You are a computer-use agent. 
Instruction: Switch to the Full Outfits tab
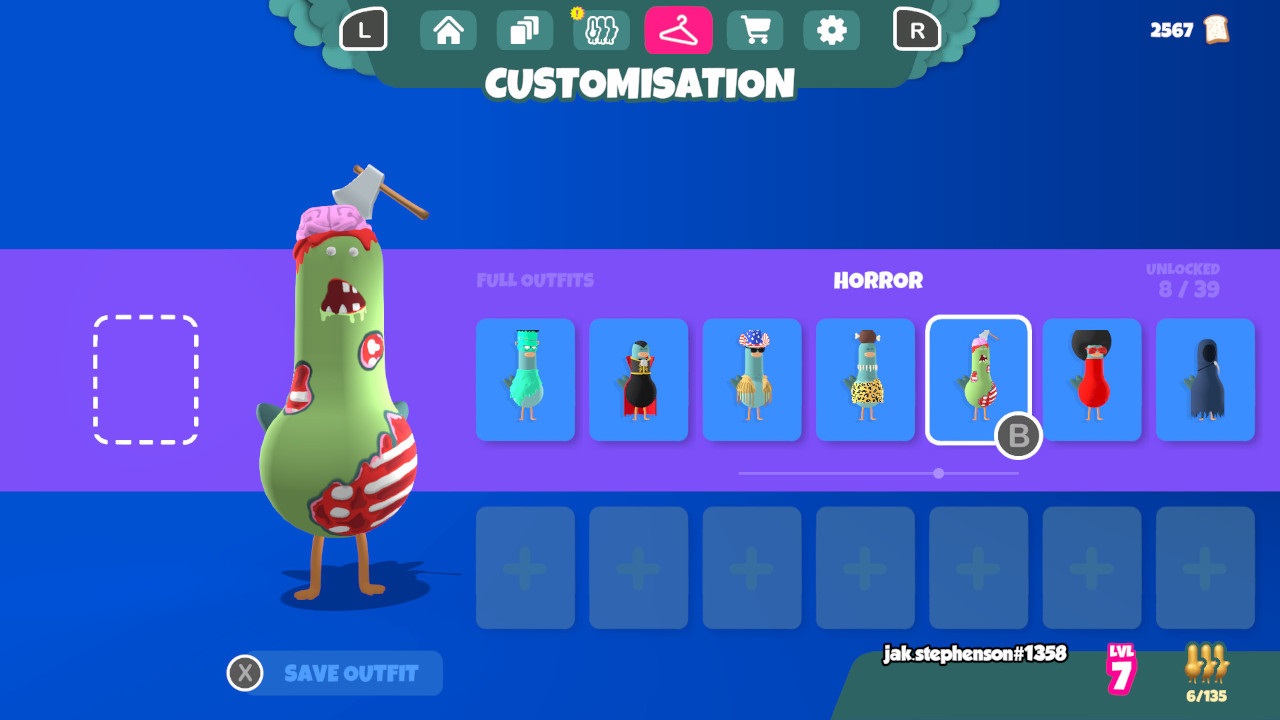(535, 281)
